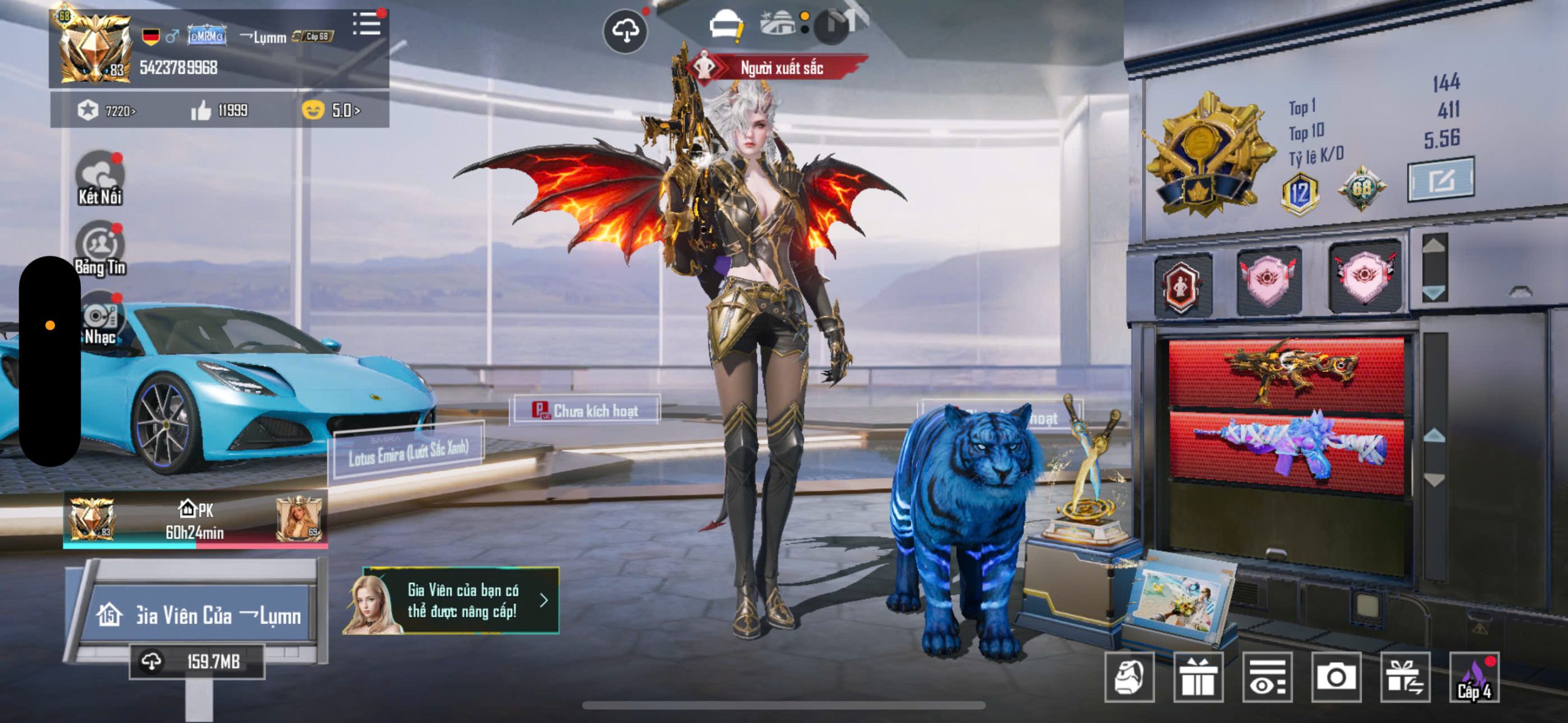Open the 5.0 merit smiley rating
Viewport: 1568px width, 723px height.
tap(331, 111)
